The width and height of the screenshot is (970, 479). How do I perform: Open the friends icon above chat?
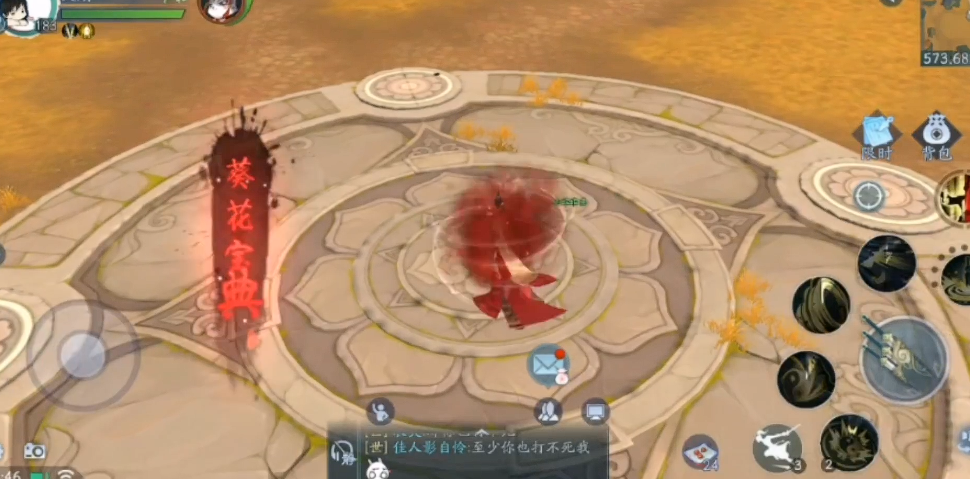[547, 410]
